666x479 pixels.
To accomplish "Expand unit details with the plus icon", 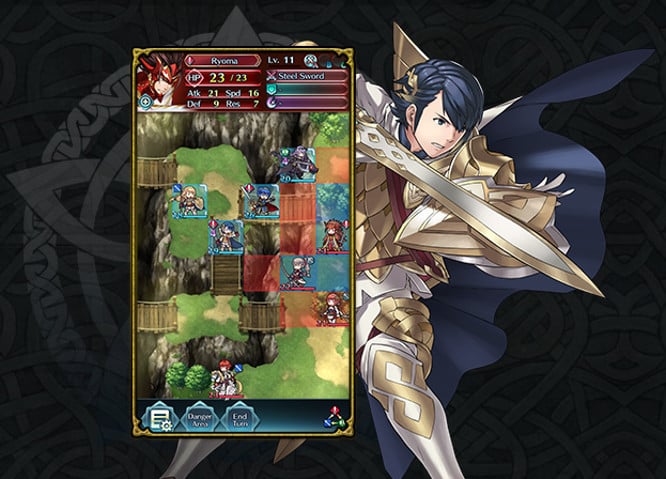I will click(x=145, y=102).
